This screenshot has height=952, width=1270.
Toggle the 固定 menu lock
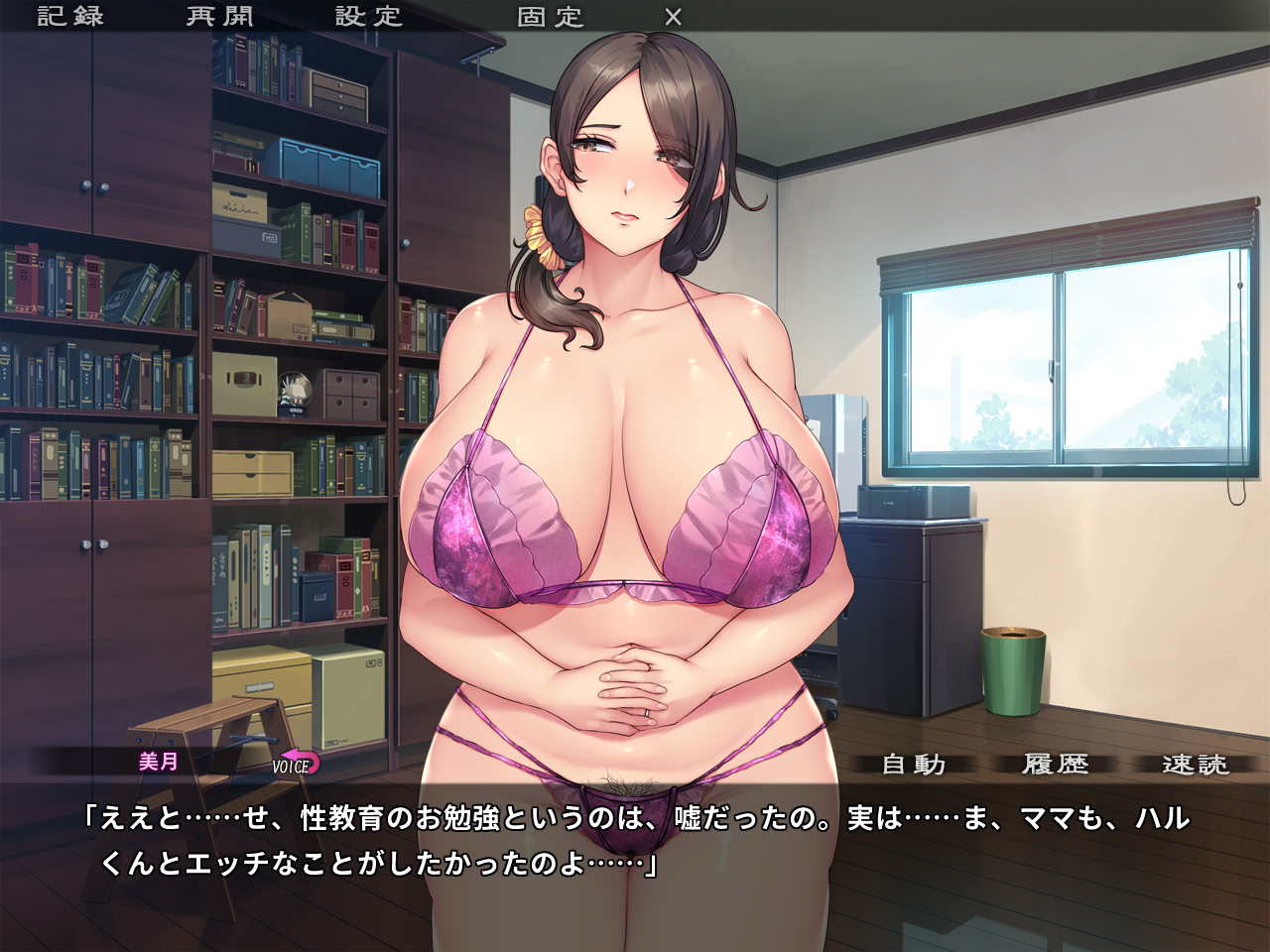tap(551, 17)
